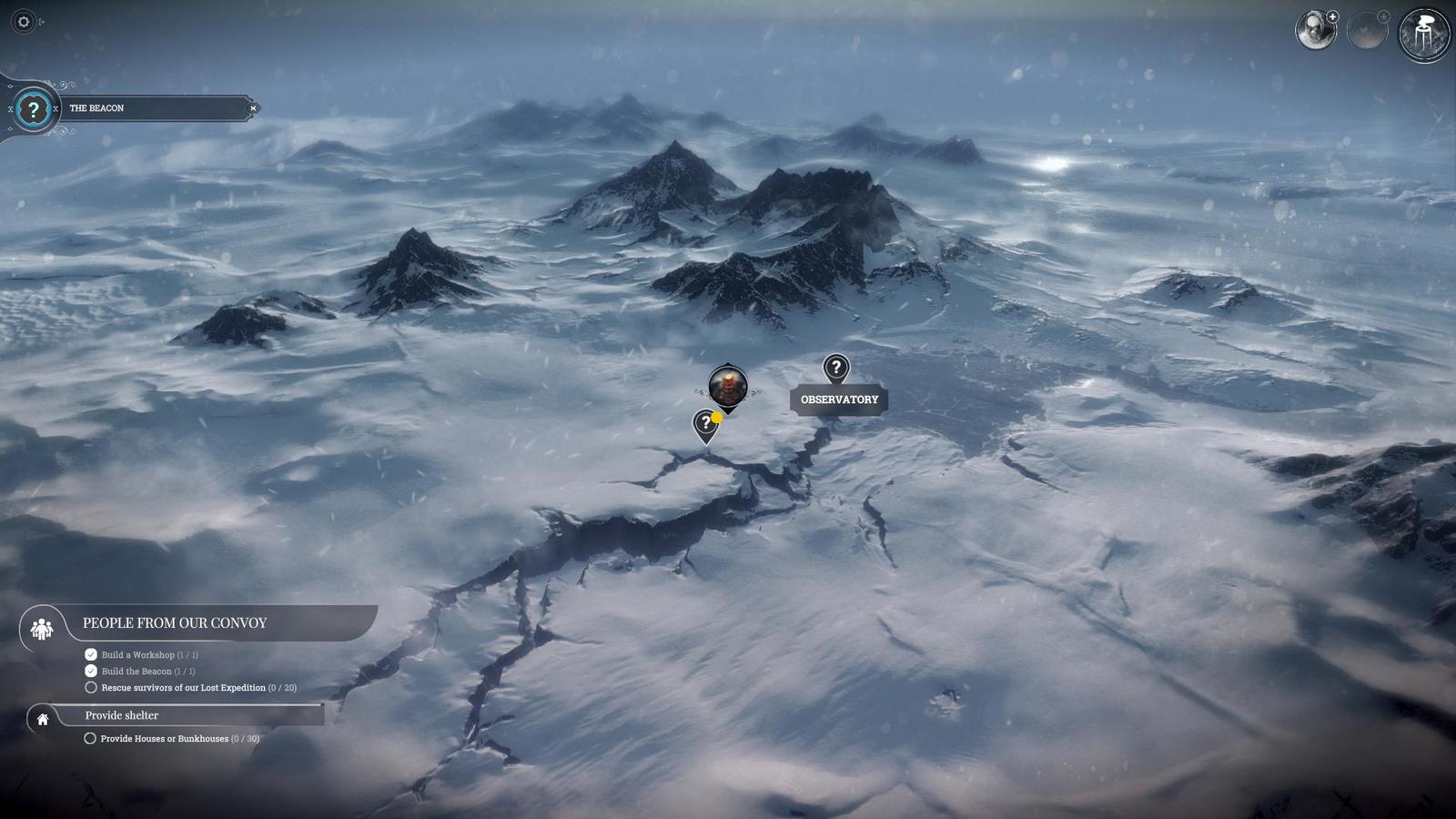This screenshot has width=1456, height=819.
Task: Select the scout team portrait
Action: coord(1315,31)
